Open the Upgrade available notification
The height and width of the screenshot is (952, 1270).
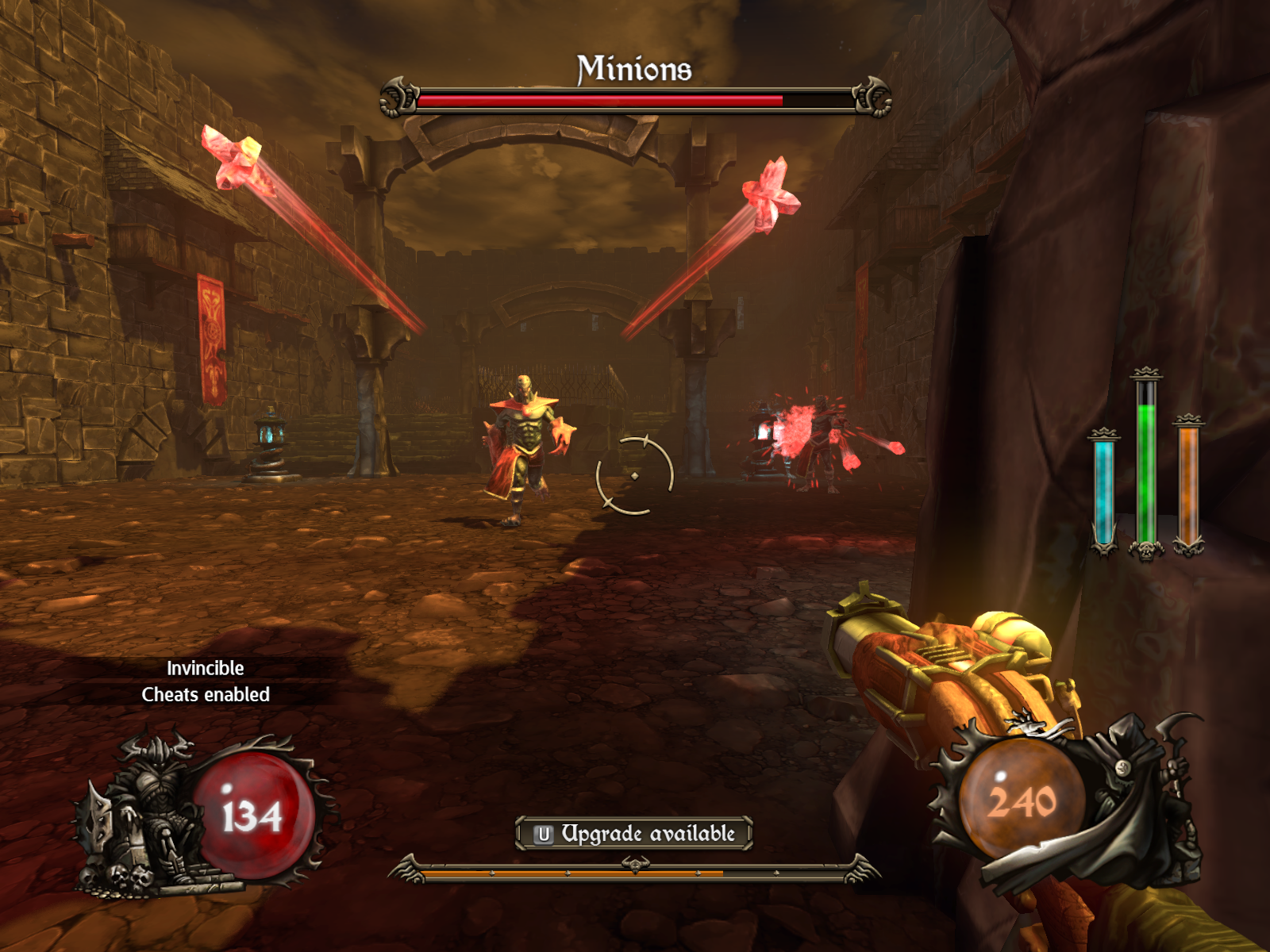(633, 834)
